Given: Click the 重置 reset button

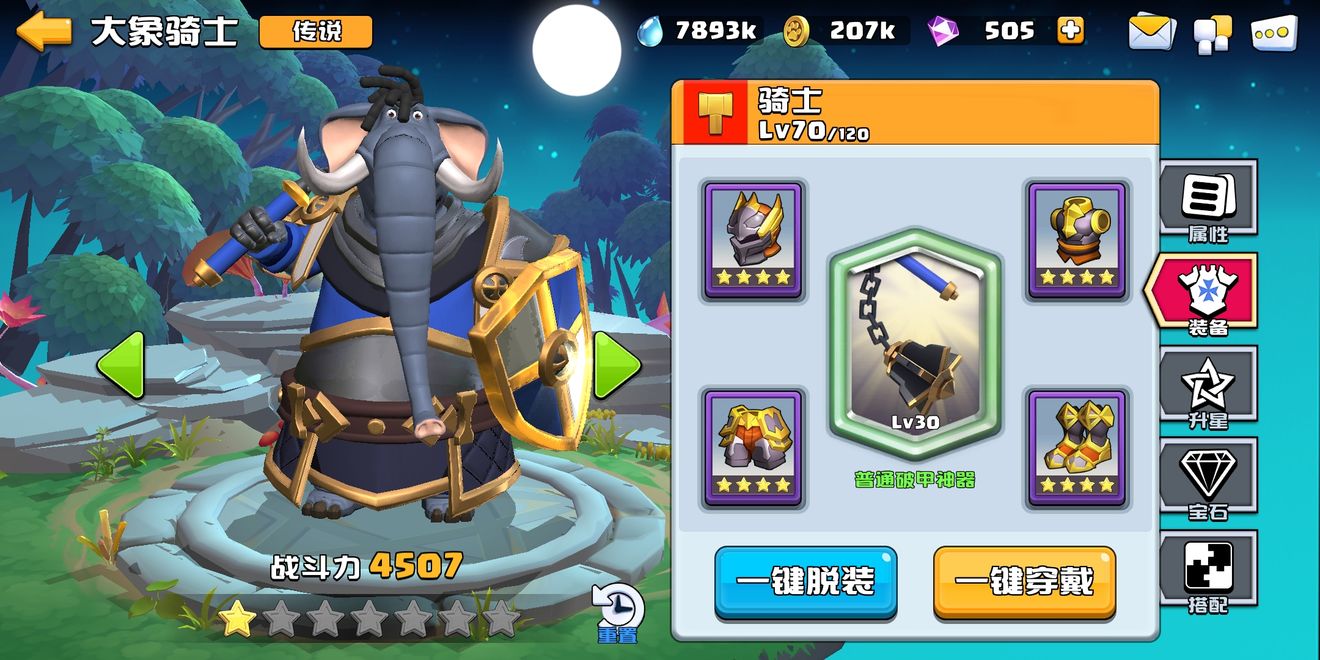Looking at the screenshot, I should [617, 611].
